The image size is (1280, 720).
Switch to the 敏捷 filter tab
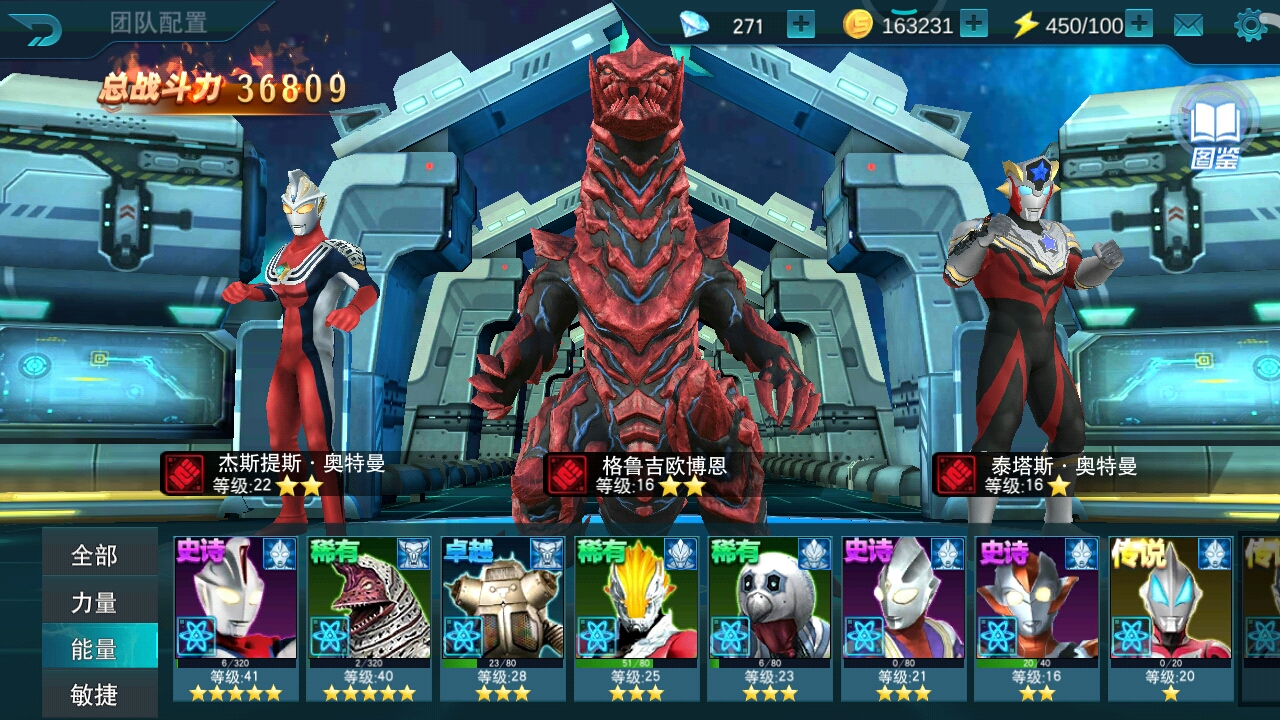[97, 695]
